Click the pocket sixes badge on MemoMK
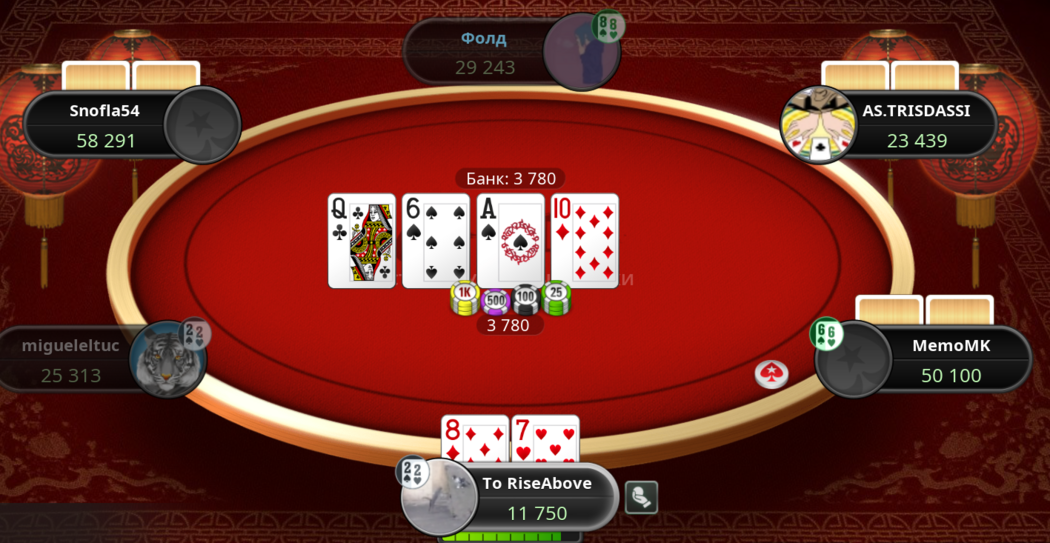Image resolution: width=1050 pixels, height=543 pixels. (x=827, y=334)
